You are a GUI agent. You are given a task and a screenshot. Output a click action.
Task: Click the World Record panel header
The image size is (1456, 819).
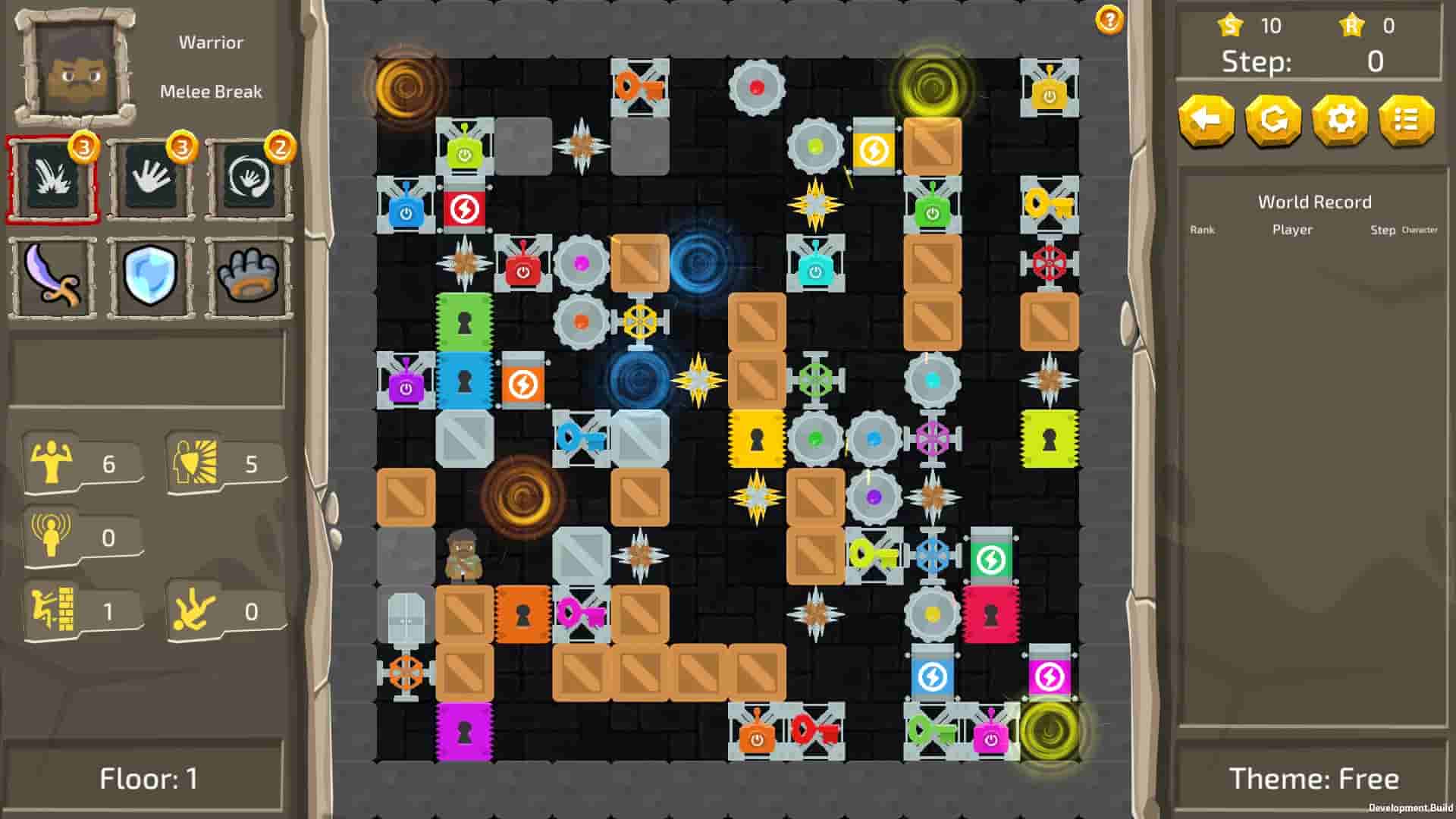[1314, 202]
